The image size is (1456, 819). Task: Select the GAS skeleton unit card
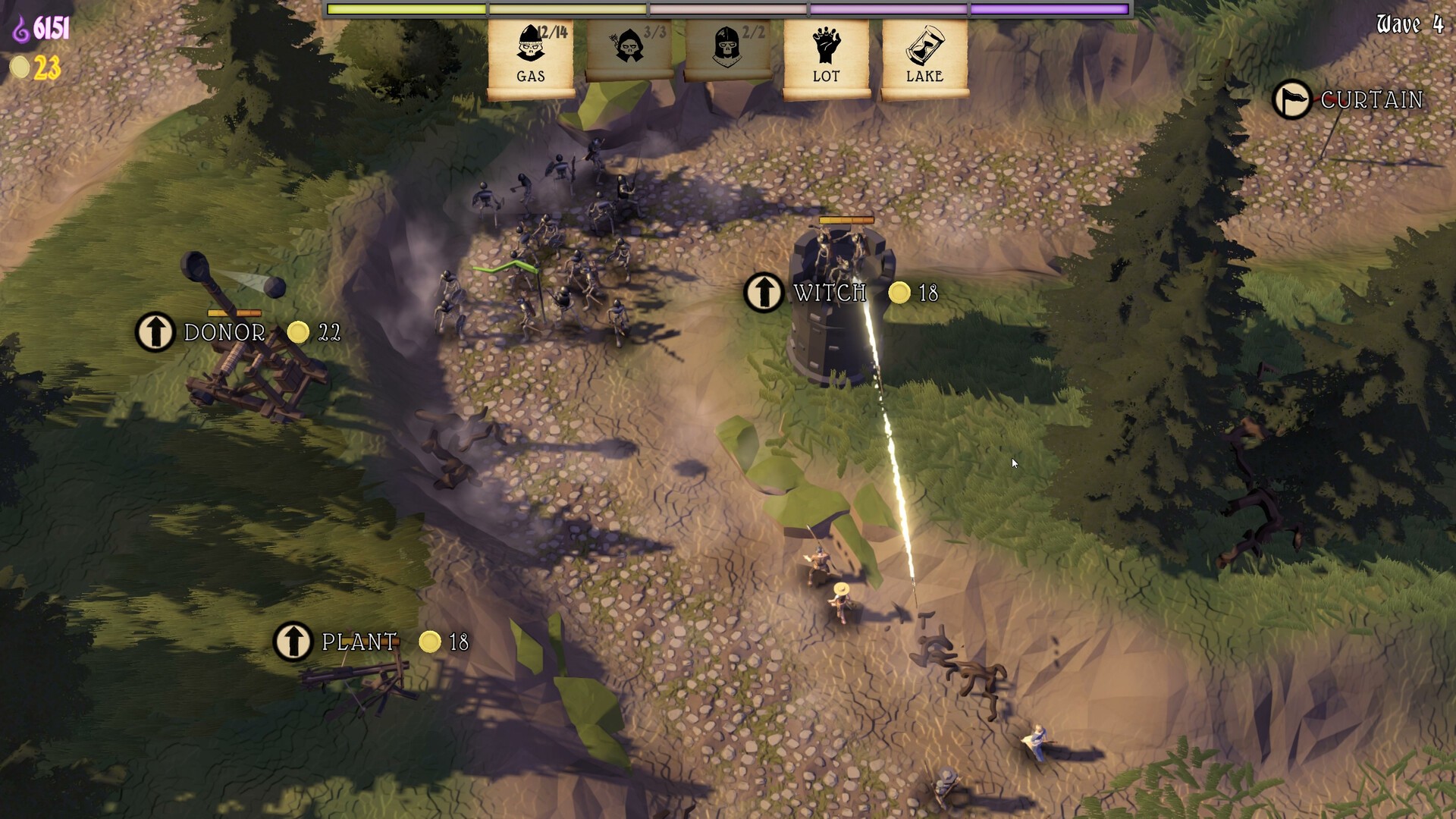531,56
